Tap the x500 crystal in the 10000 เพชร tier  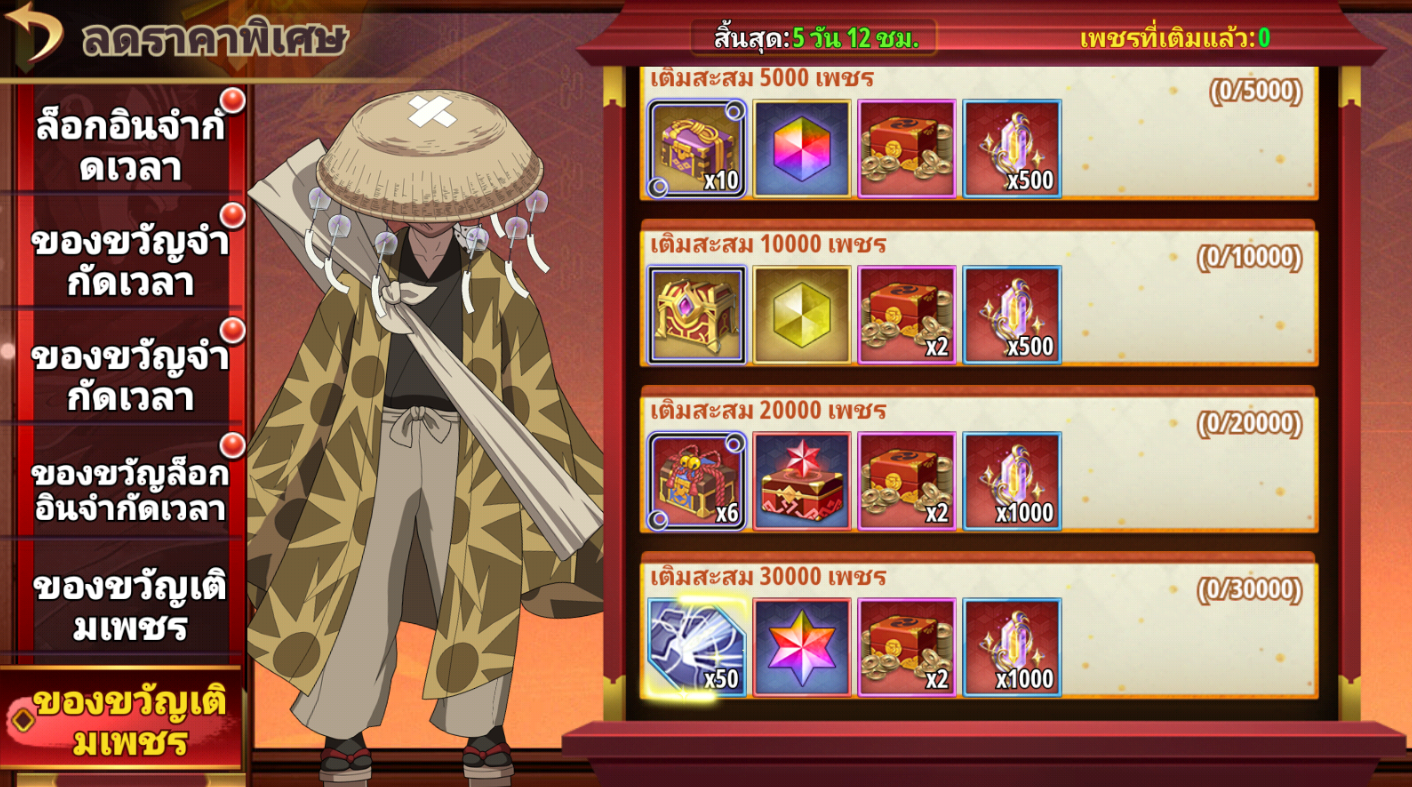[1012, 315]
